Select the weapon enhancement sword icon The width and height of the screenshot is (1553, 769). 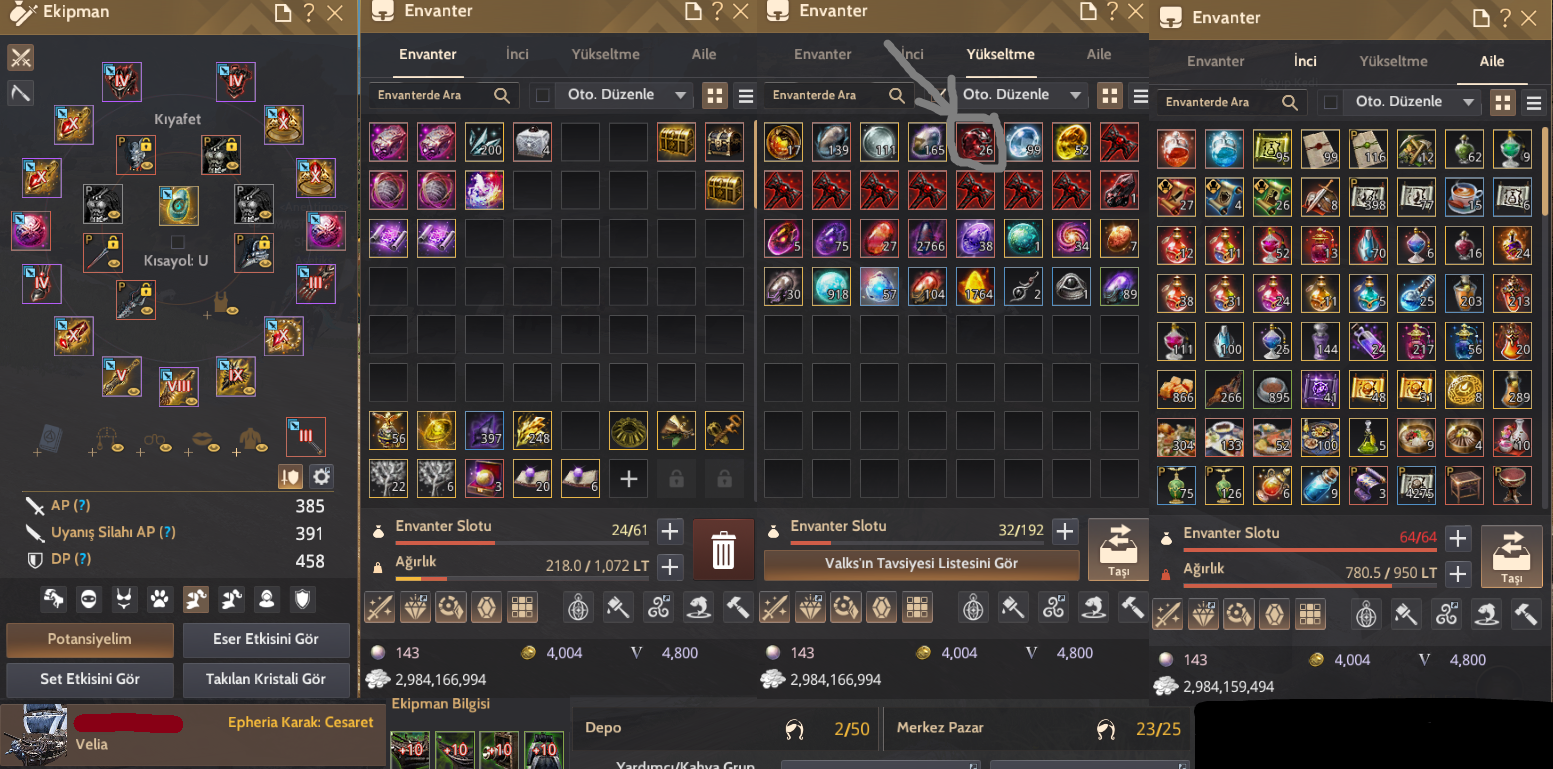coord(379,607)
